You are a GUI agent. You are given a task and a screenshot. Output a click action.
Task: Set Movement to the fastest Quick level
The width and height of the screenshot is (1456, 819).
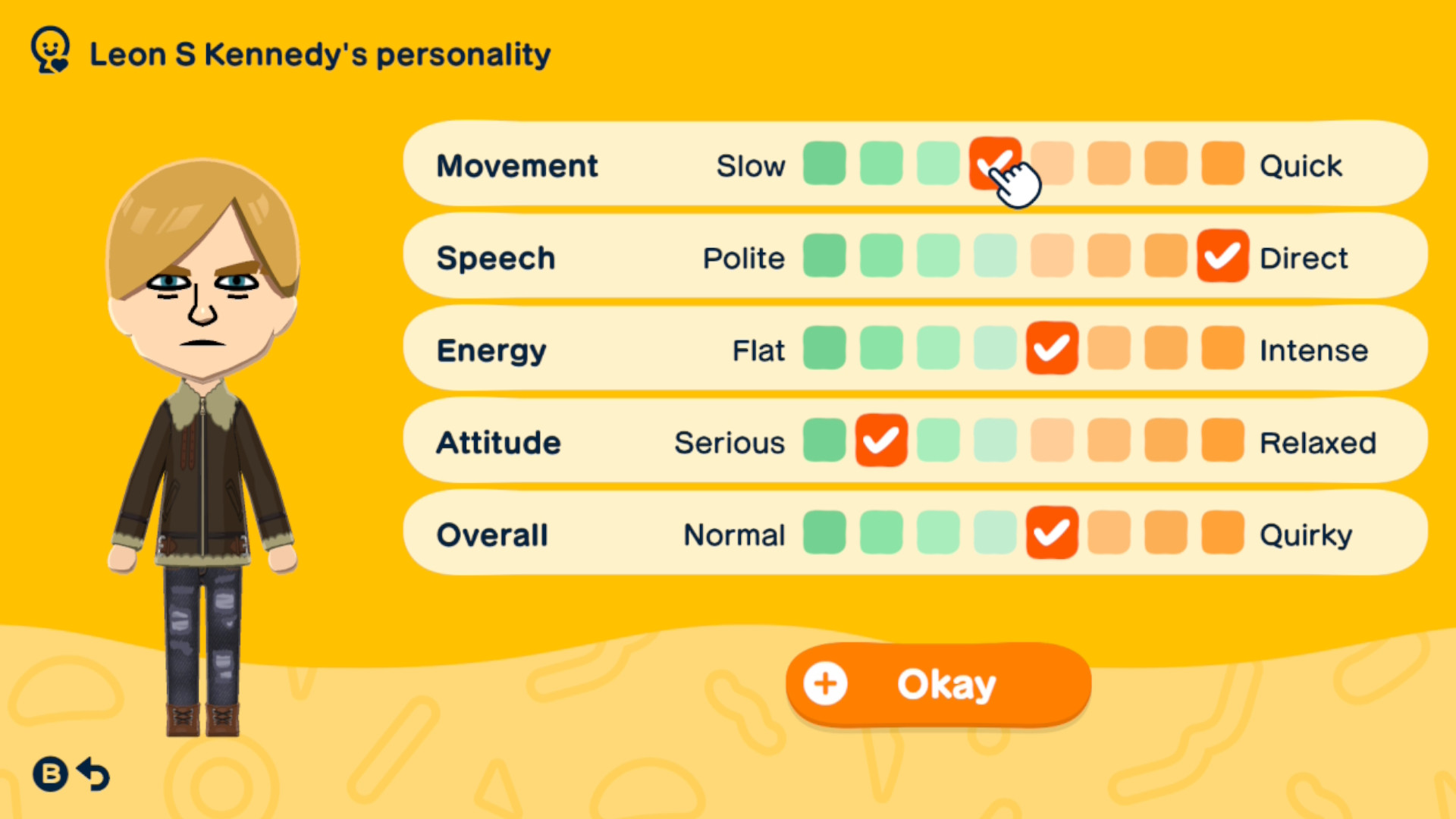click(x=1222, y=164)
